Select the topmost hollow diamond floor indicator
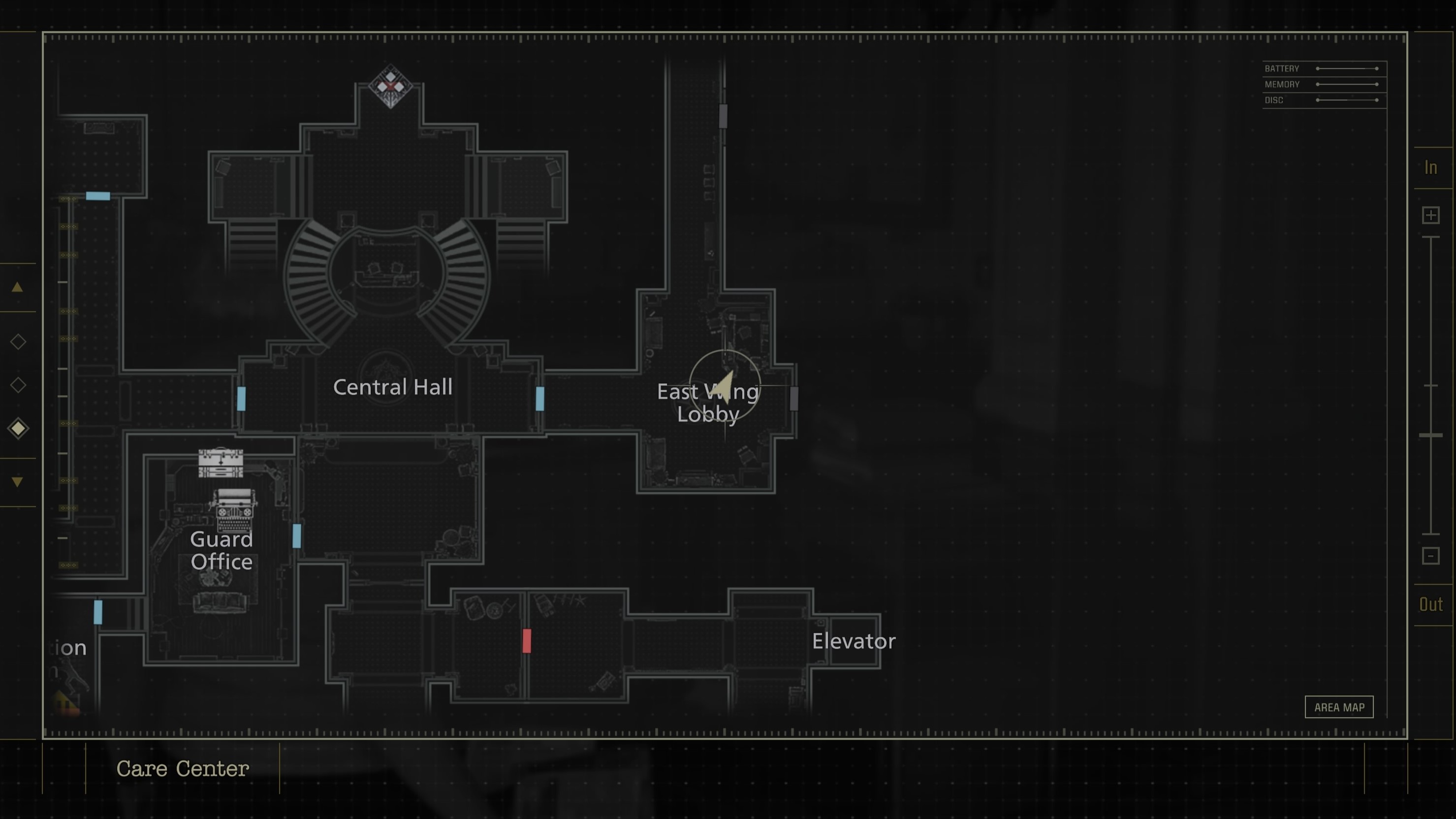This screenshot has width=1456, height=819. [x=18, y=342]
